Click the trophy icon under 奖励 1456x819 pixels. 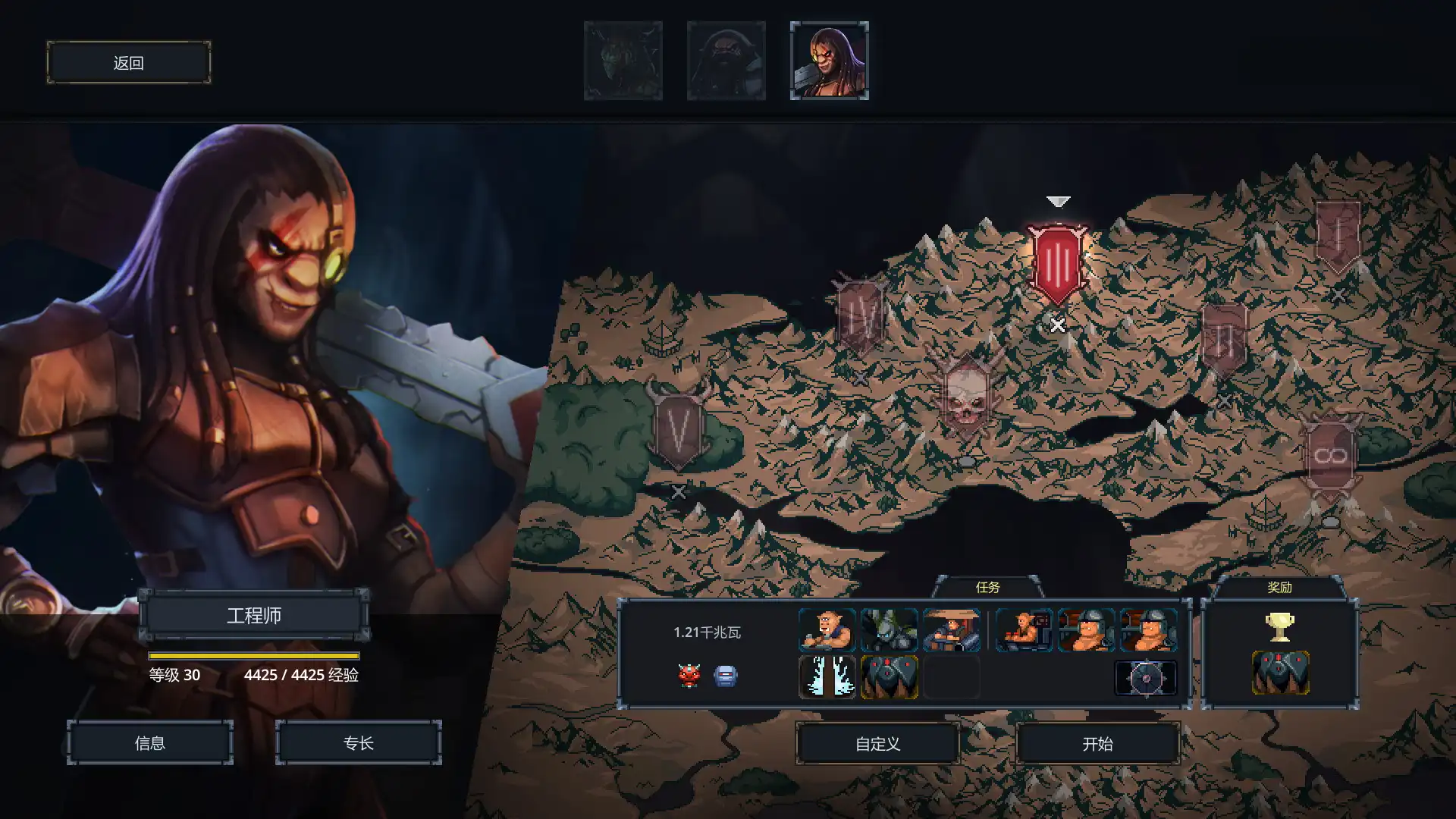click(1279, 628)
